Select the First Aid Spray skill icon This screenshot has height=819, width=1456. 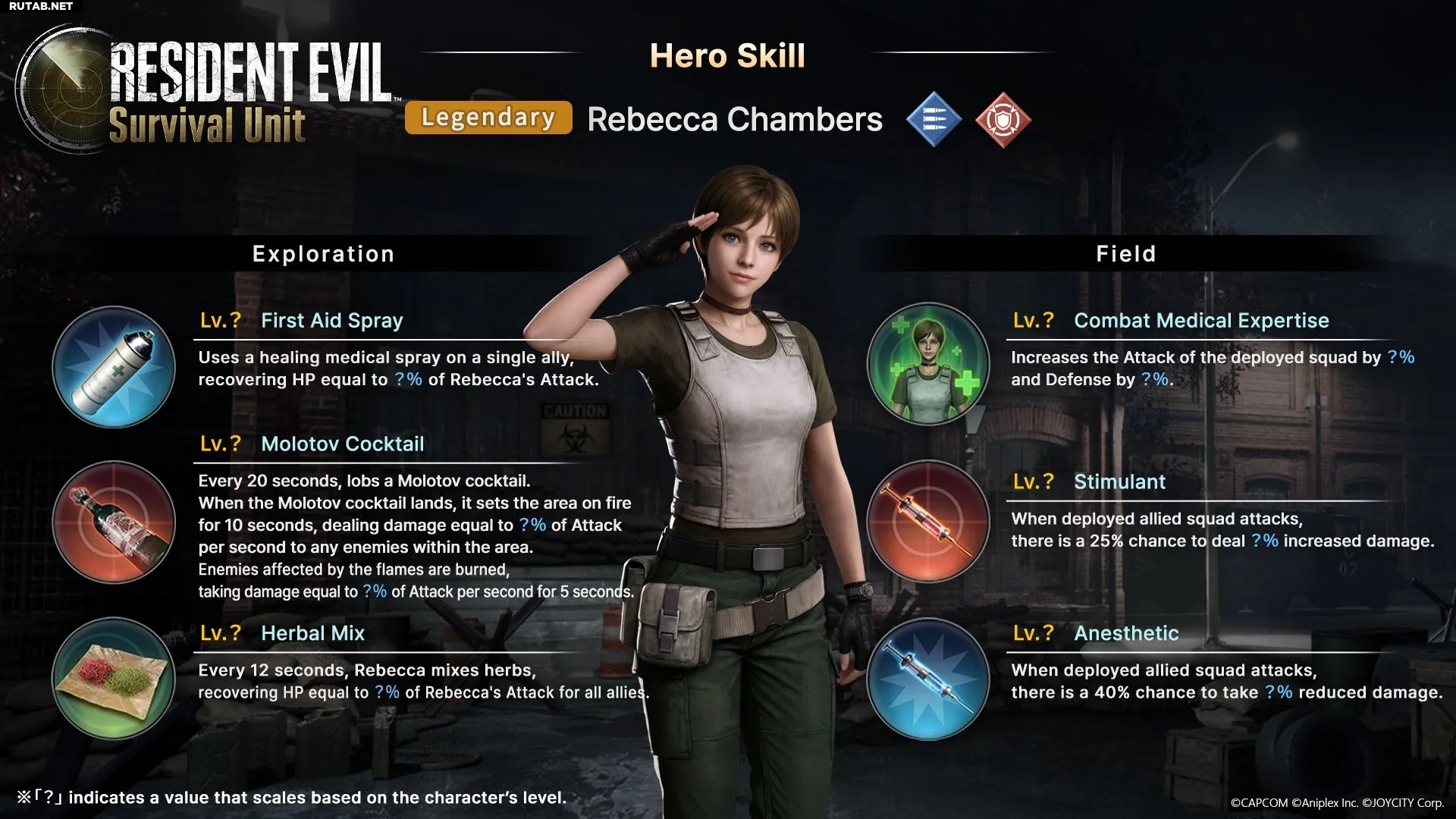[114, 367]
